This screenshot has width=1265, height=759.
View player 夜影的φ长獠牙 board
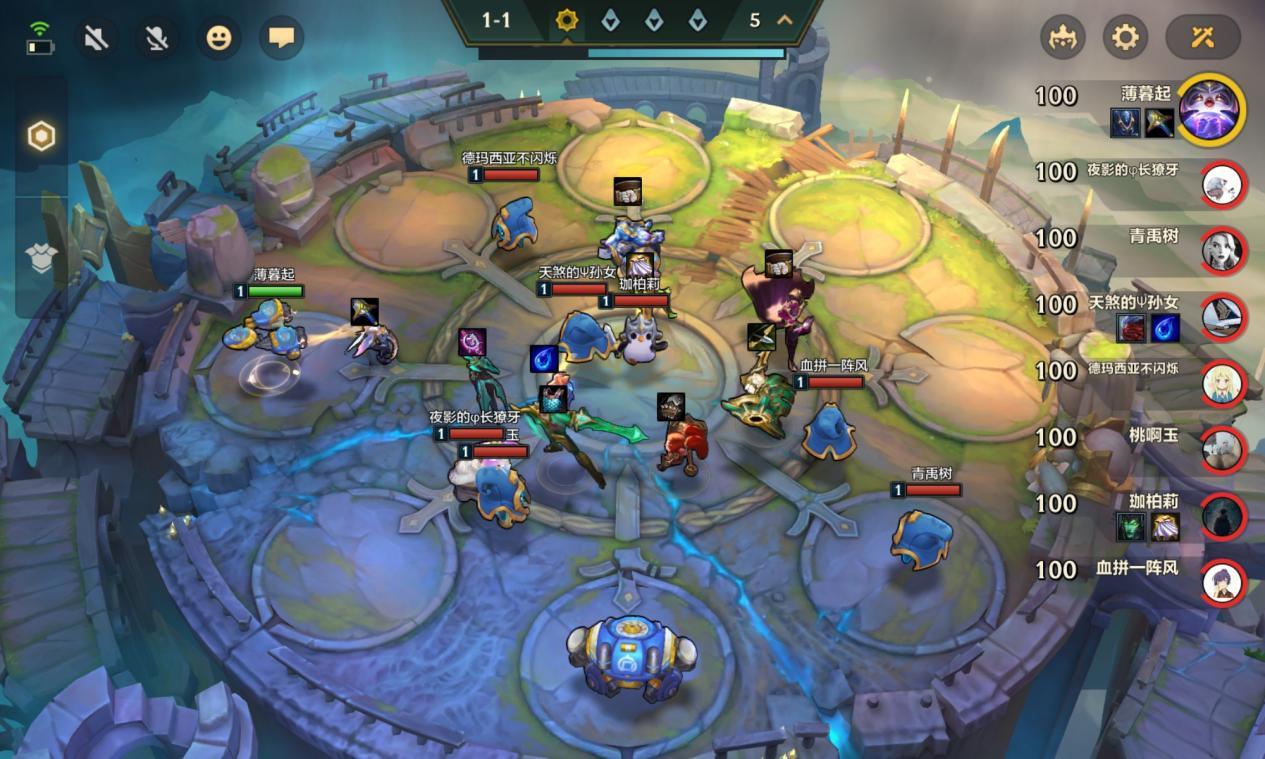(x=1223, y=184)
